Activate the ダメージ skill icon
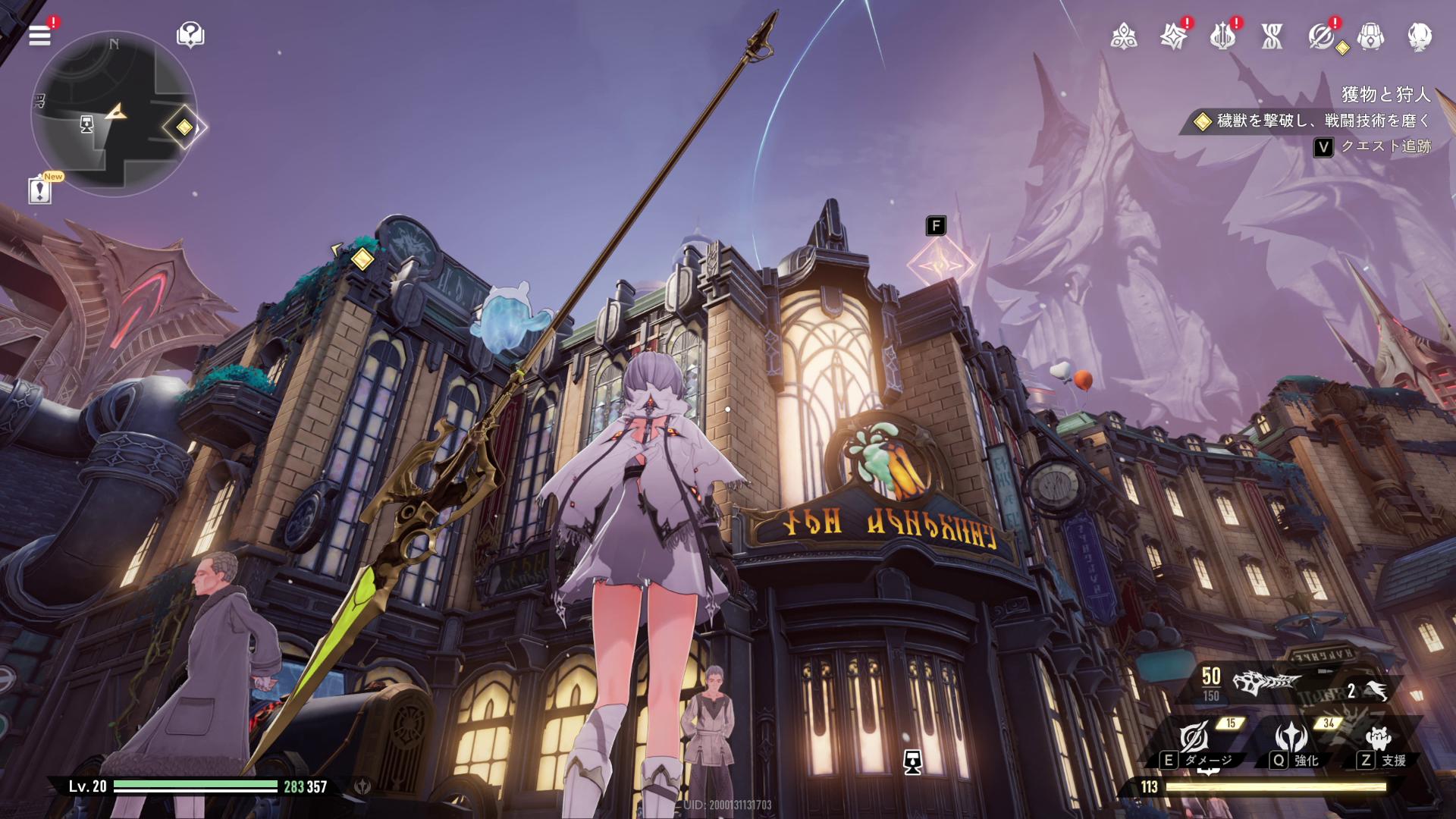This screenshot has height=819, width=1456. click(1194, 738)
